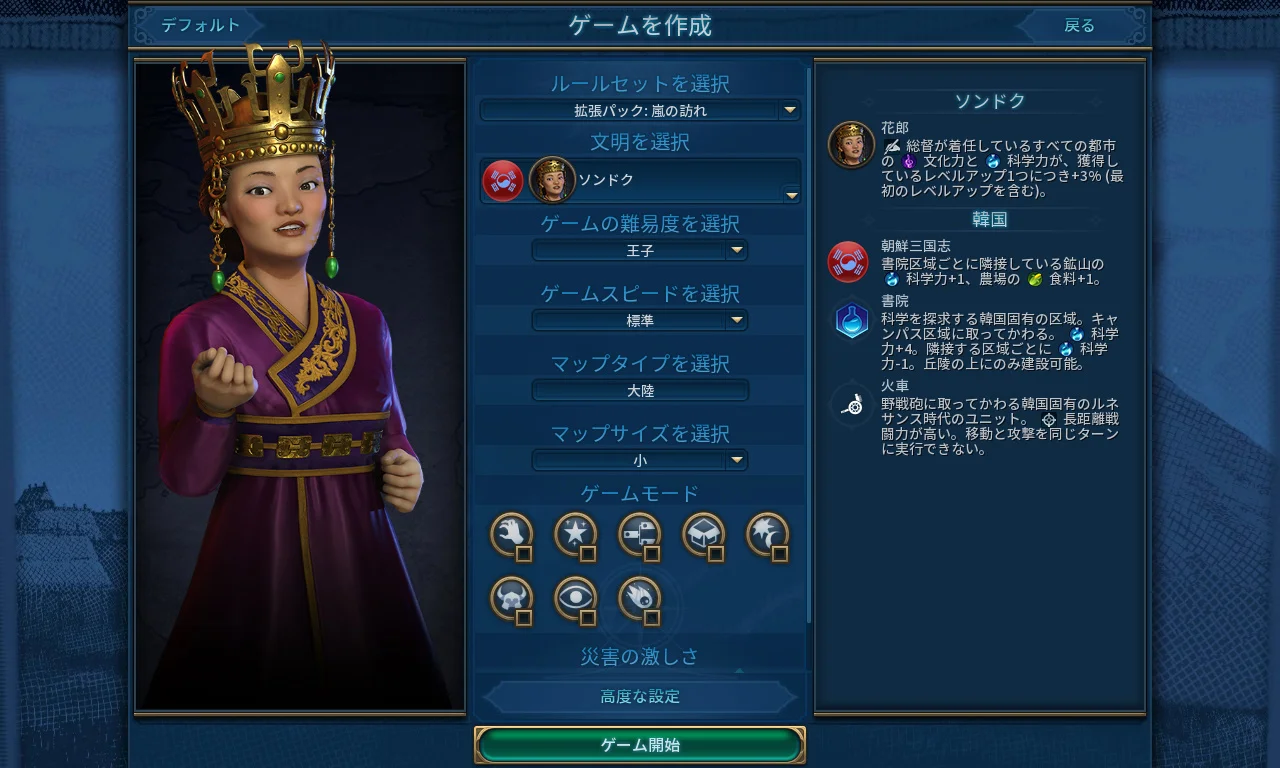Enable the open box game mode
The image size is (1280, 768).
(x=704, y=535)
